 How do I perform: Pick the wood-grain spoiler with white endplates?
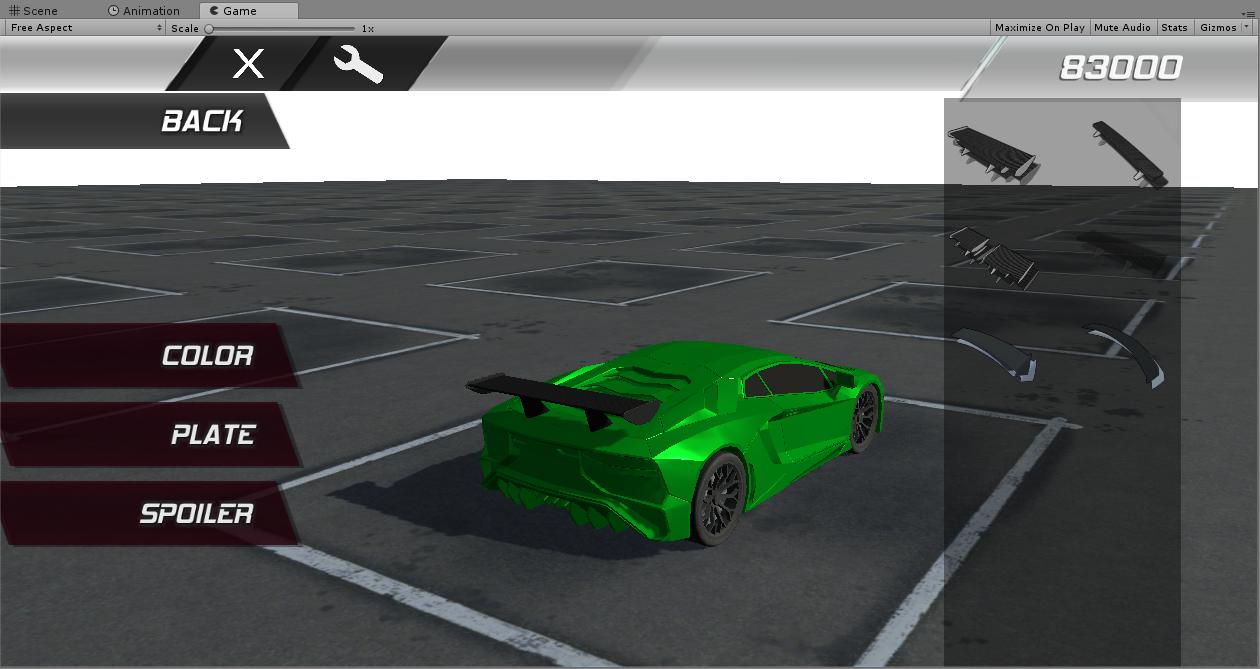click(991, 152)
